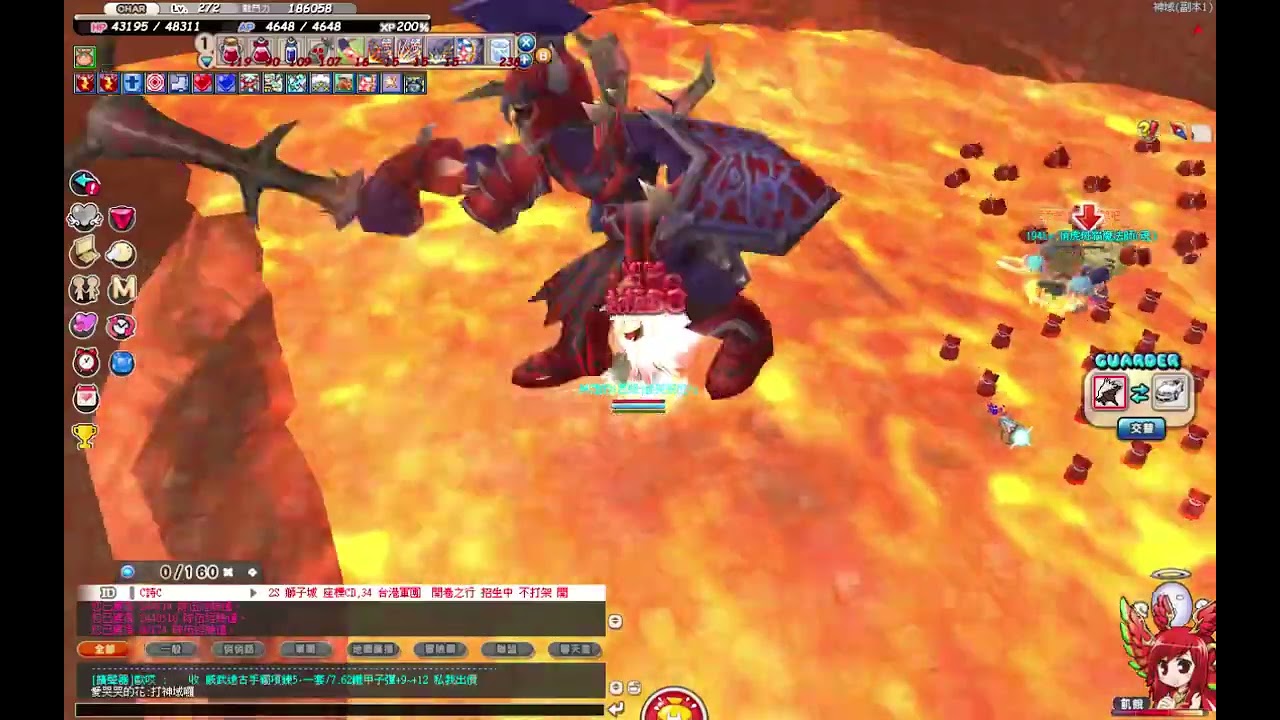Open the item bag icon under HP
This screenshot has height=720, width=1280.
pyautogui.click(x=85, y=57)
